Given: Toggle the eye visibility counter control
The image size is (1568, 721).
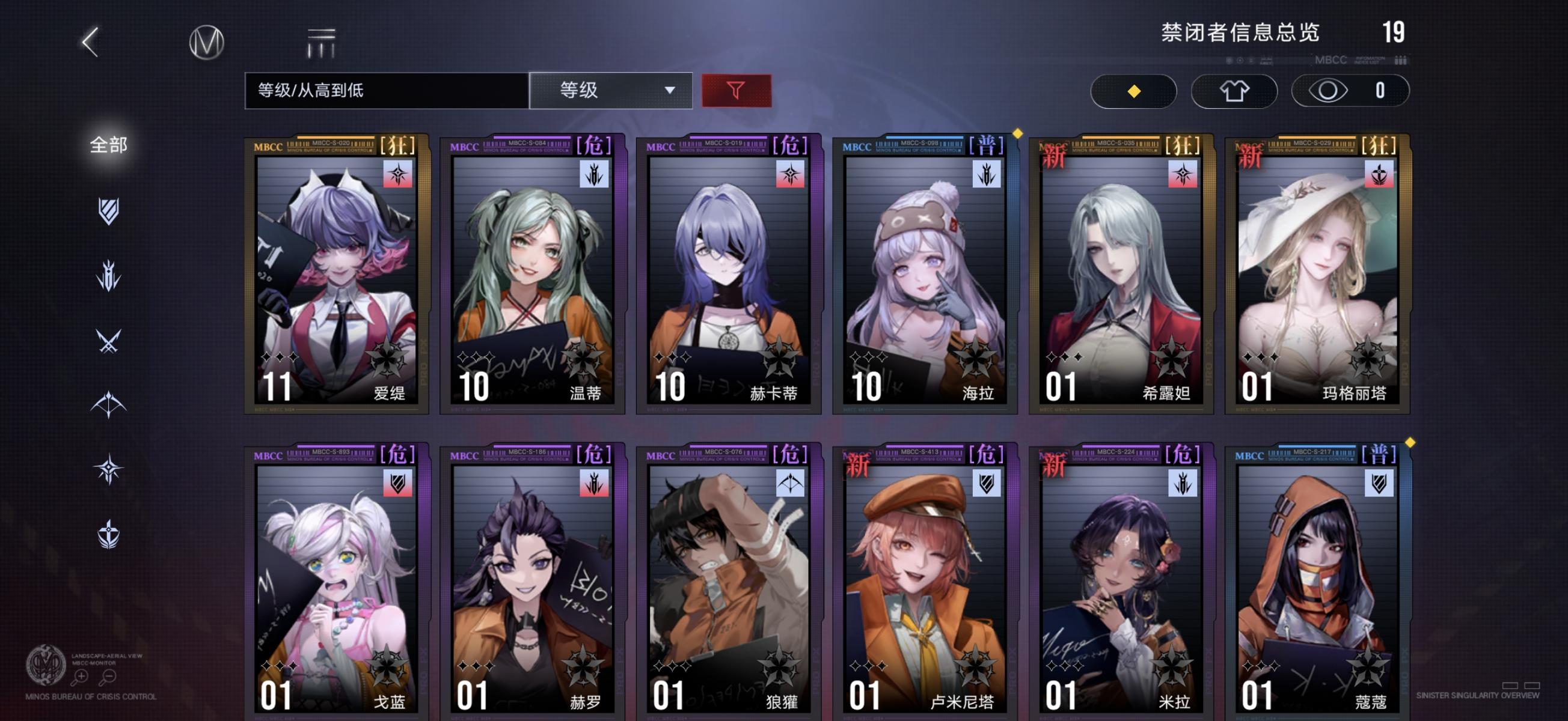Looking at the screenshot, I should [x=1350, y=90].
